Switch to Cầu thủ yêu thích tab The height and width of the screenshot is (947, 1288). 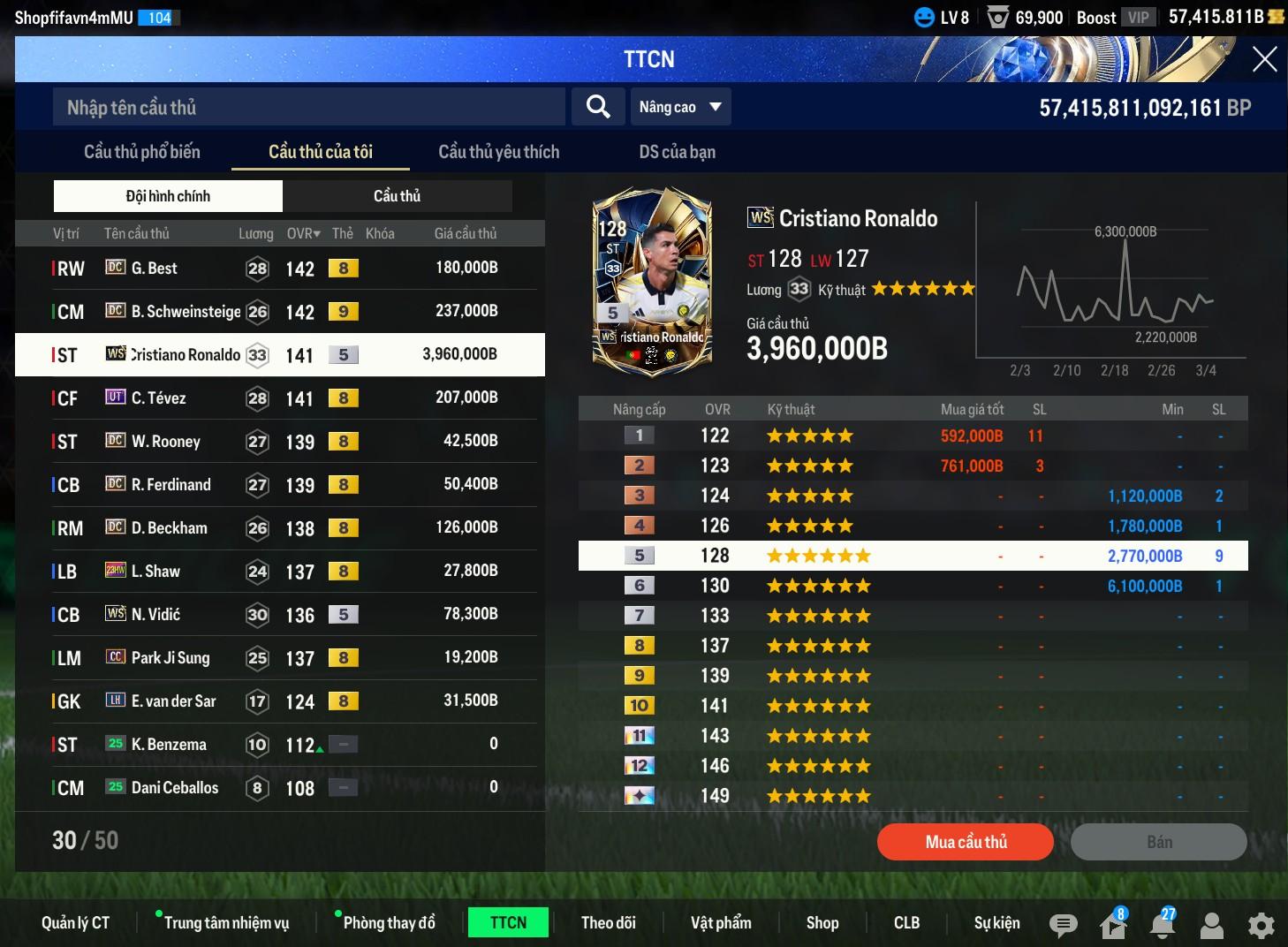click(498, 152)
